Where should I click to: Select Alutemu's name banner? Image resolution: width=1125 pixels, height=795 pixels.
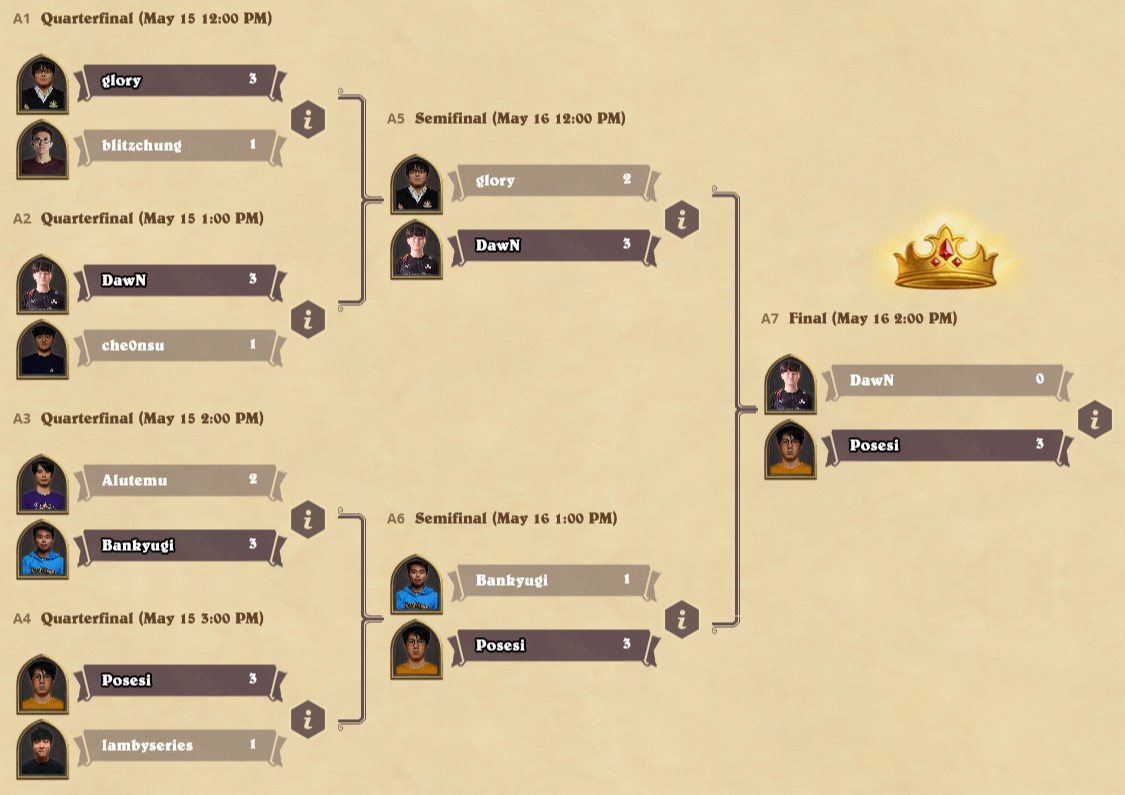coord(178,481)
